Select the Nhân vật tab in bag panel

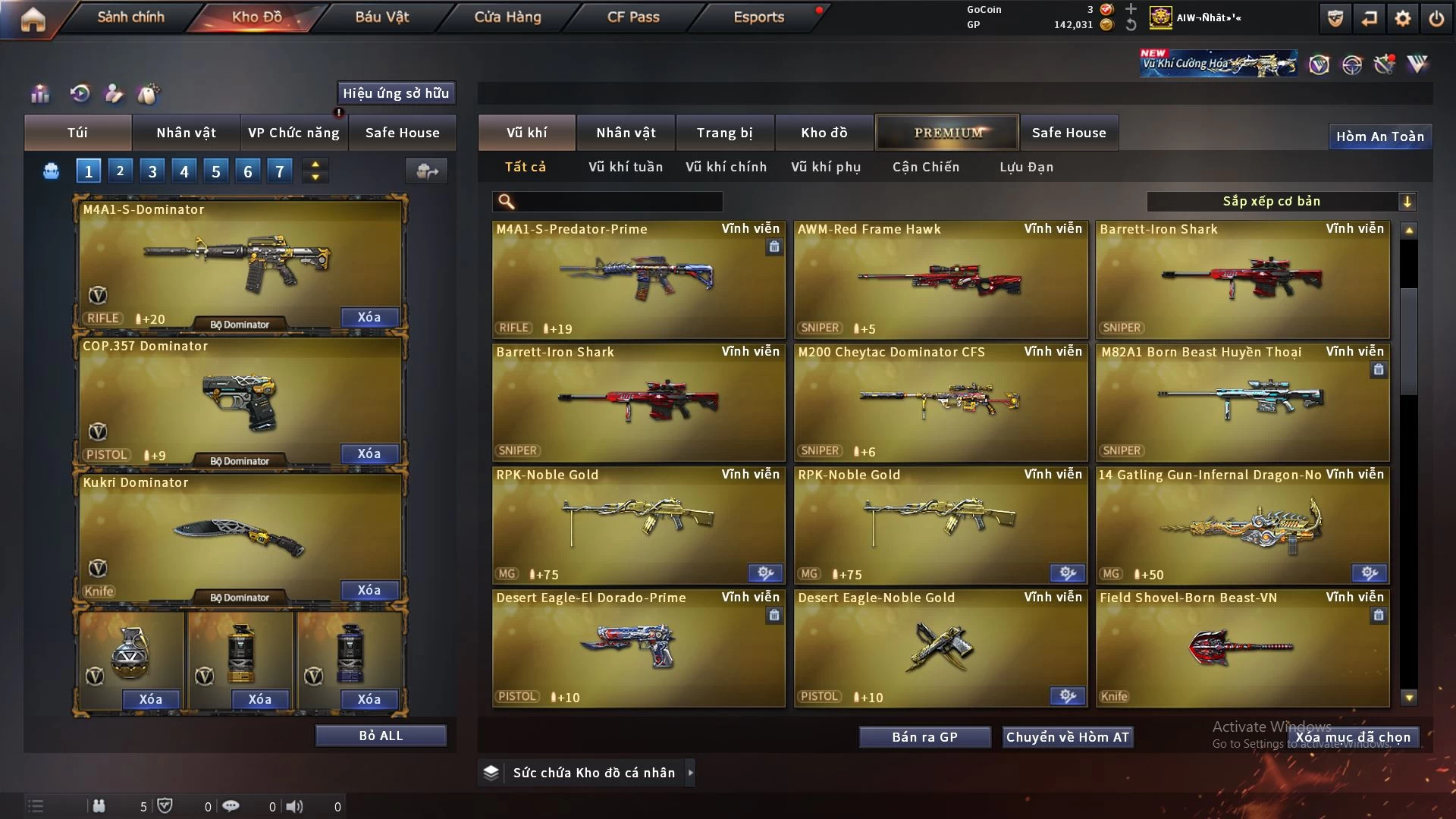(186, 133)
